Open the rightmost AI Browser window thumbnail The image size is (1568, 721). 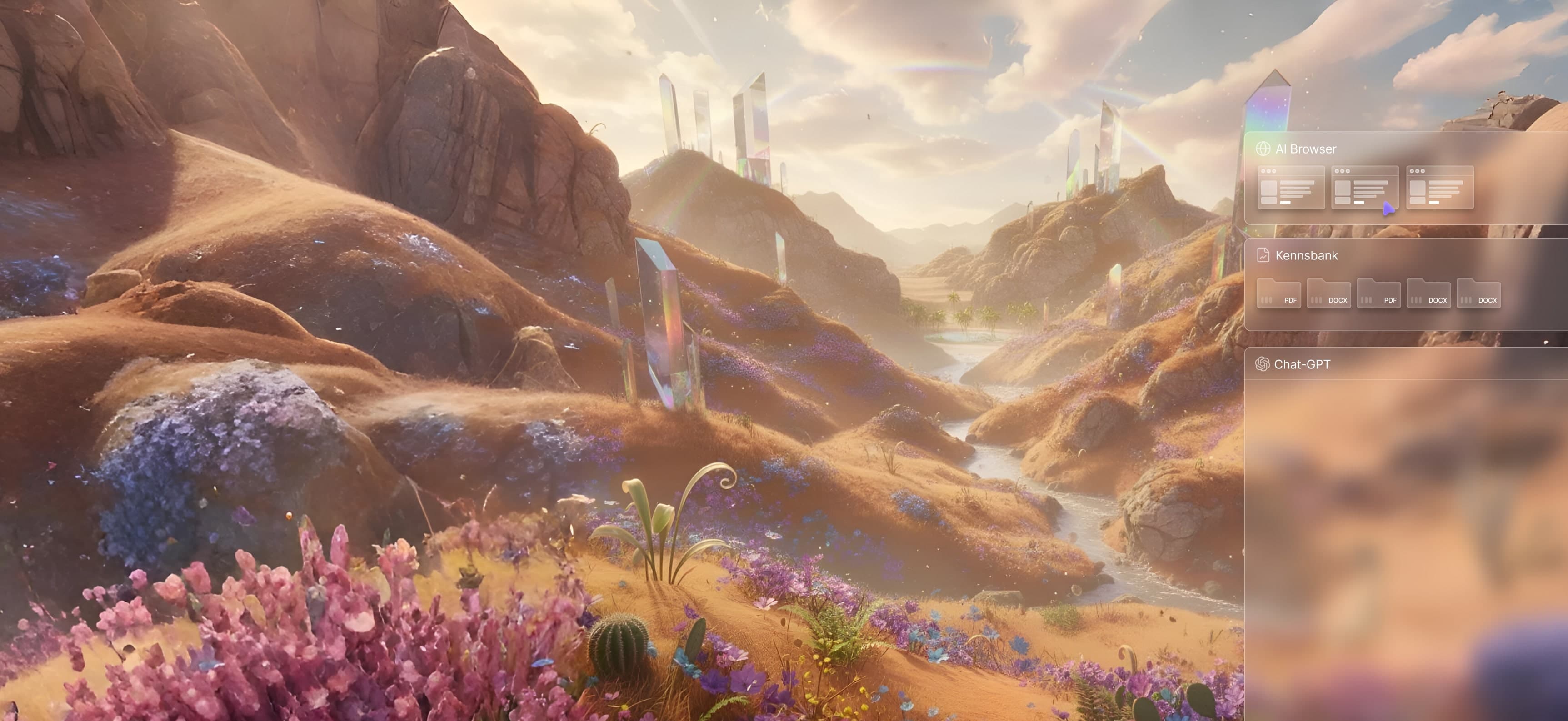[1439, 187]
